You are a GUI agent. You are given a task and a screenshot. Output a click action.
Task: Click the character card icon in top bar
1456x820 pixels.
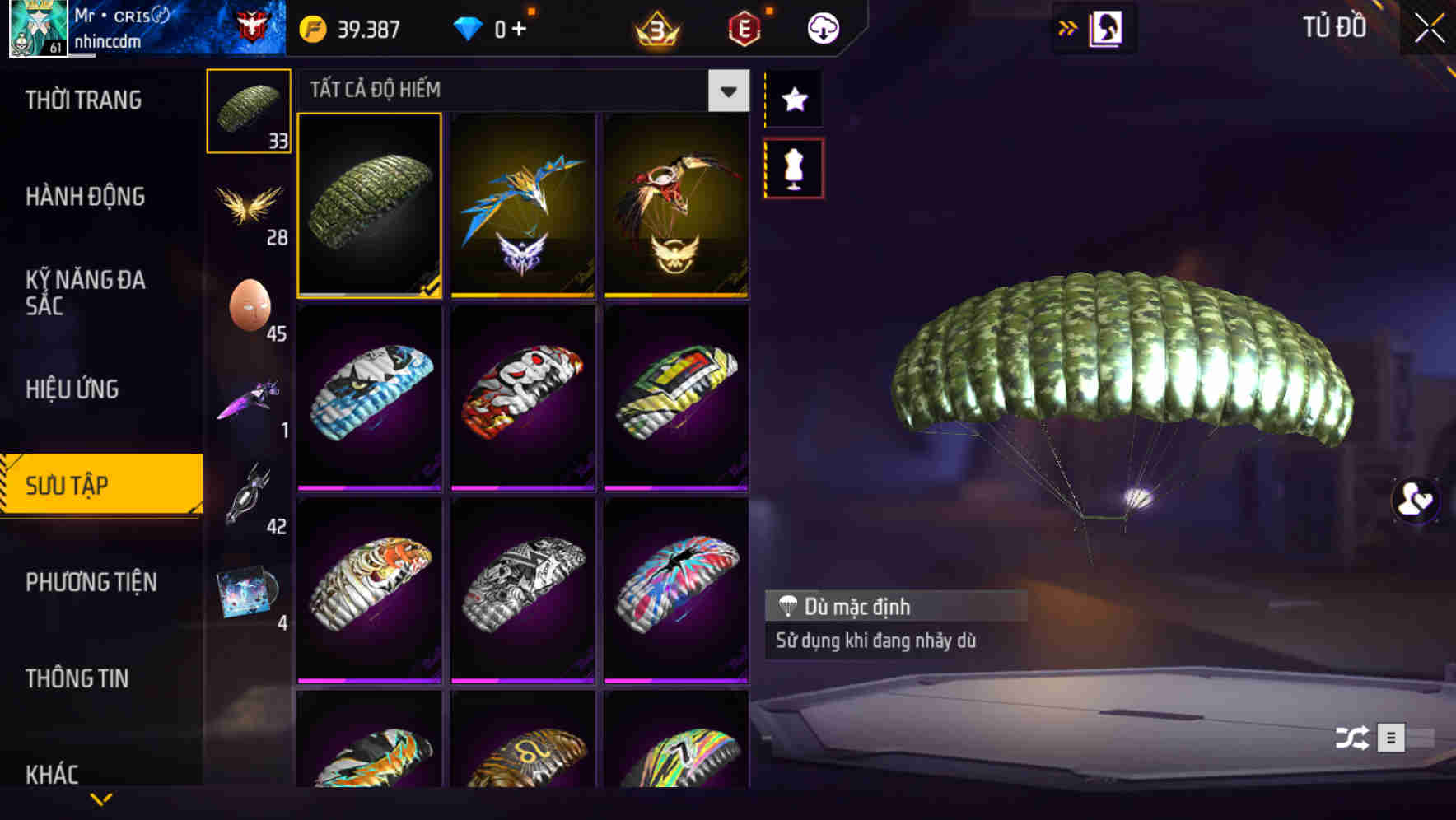[x=1108, y=27]
